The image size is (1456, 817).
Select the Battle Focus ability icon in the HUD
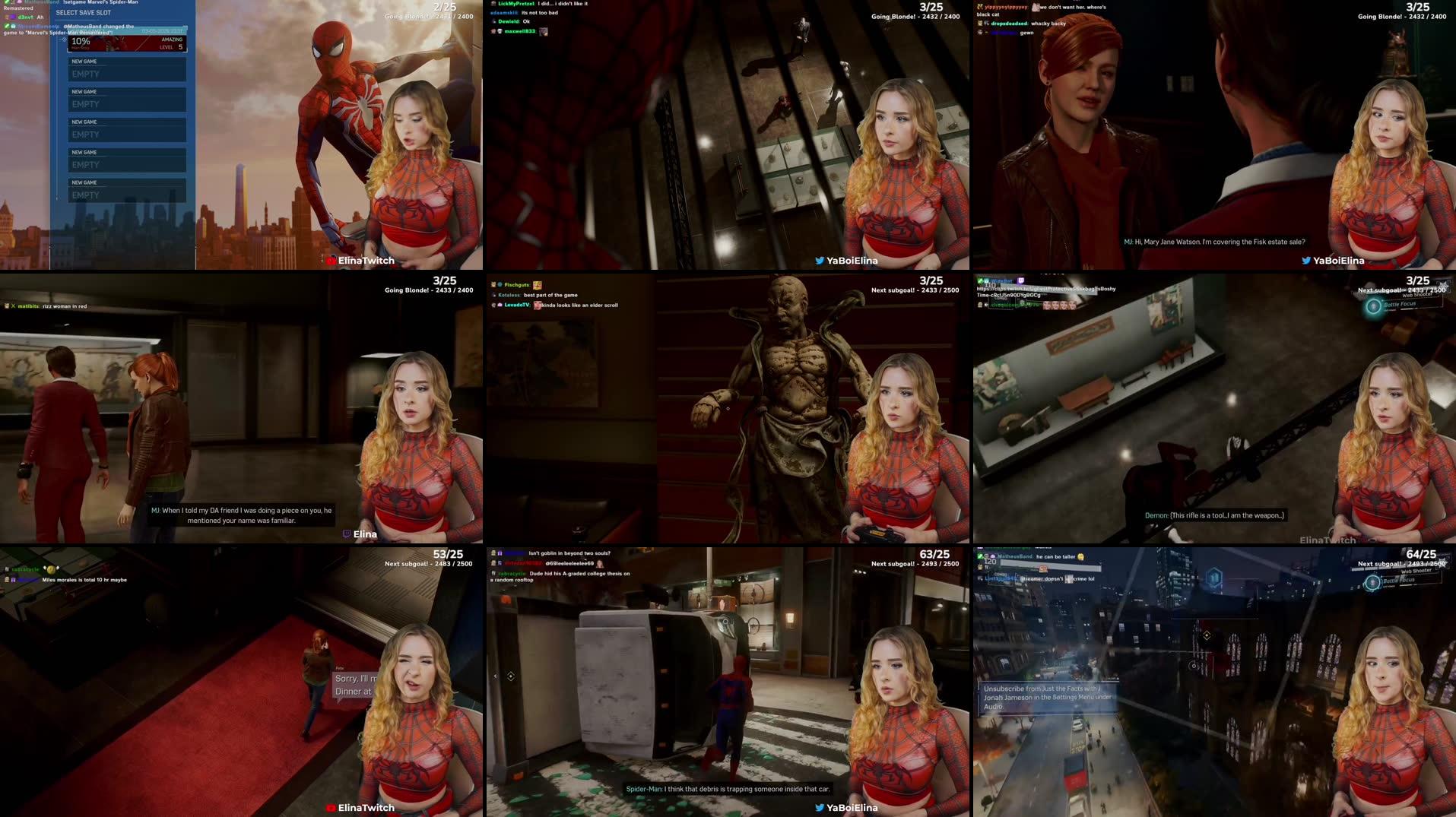(x=1374, y=306)
